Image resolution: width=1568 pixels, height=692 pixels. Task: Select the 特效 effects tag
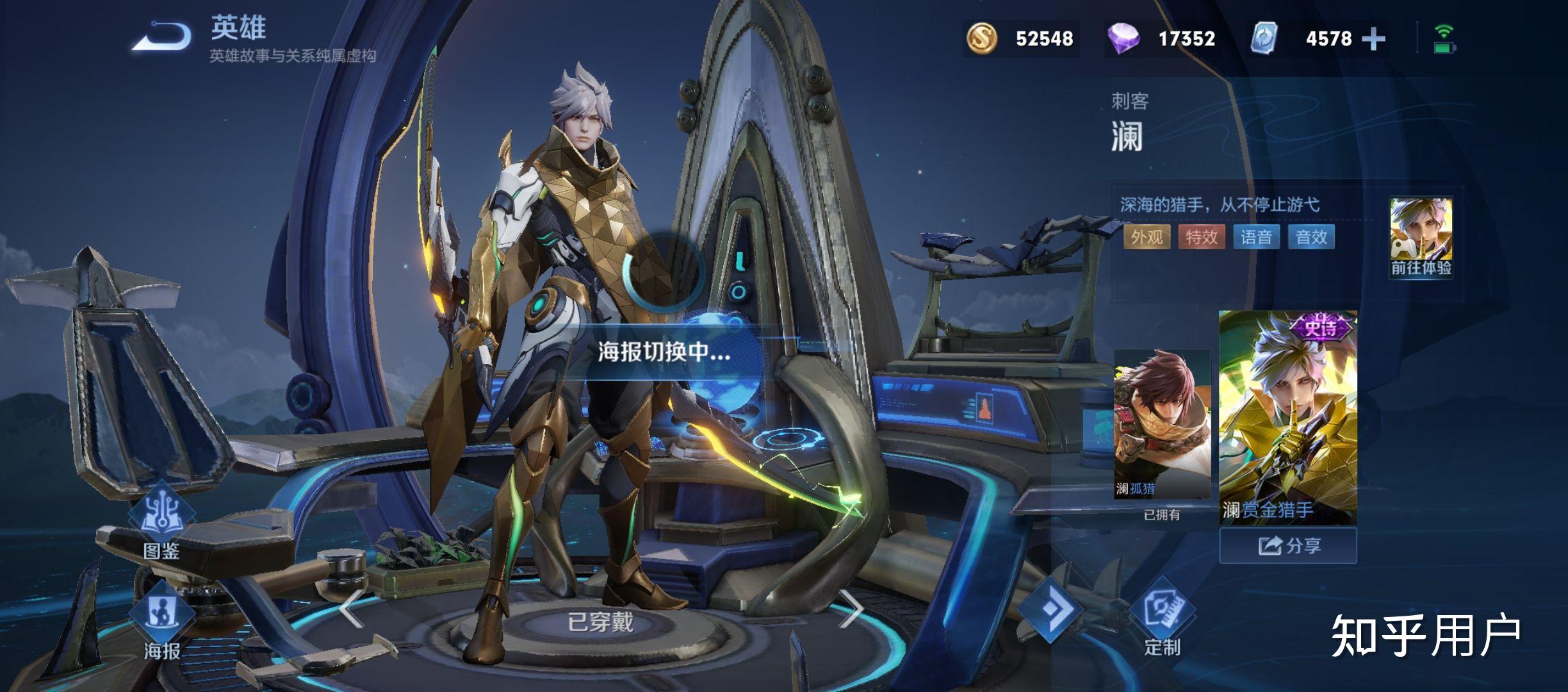tap(1202, 237)
